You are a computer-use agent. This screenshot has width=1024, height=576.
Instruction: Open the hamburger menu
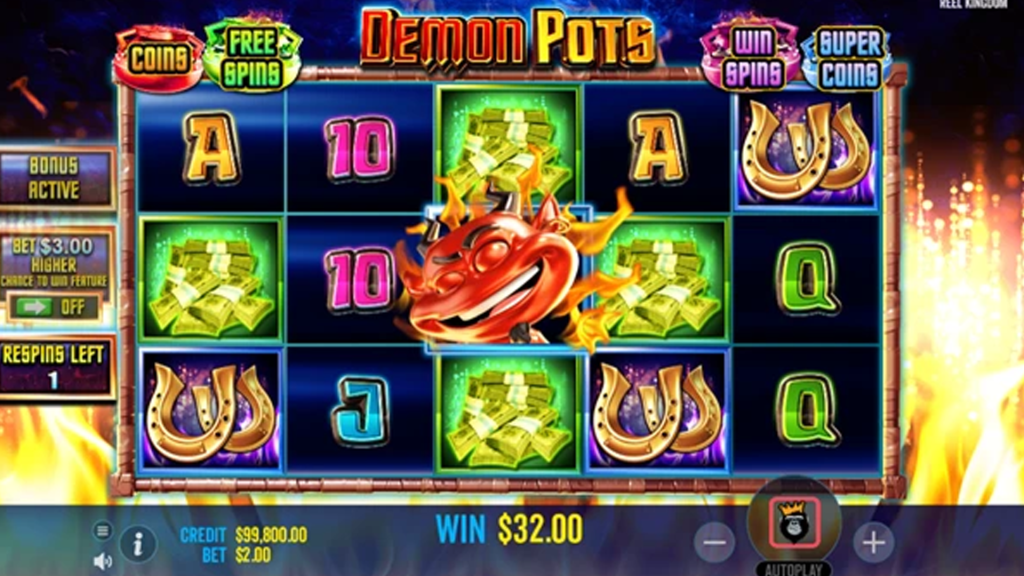(102, 530)
